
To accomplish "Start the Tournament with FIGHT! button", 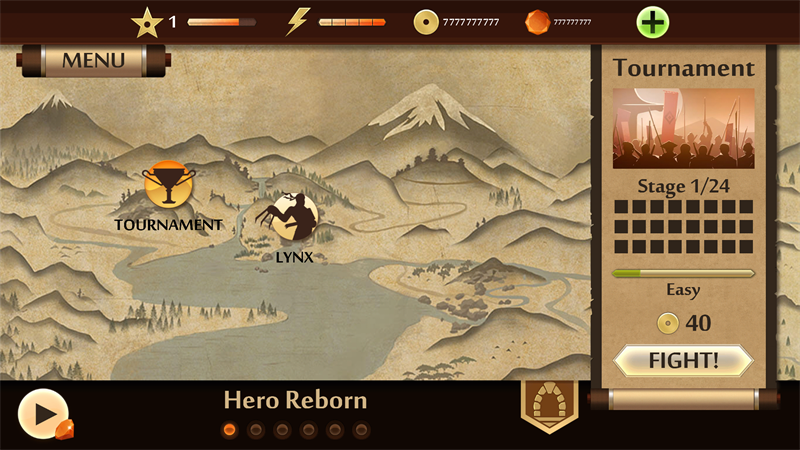I will (683, 360).
